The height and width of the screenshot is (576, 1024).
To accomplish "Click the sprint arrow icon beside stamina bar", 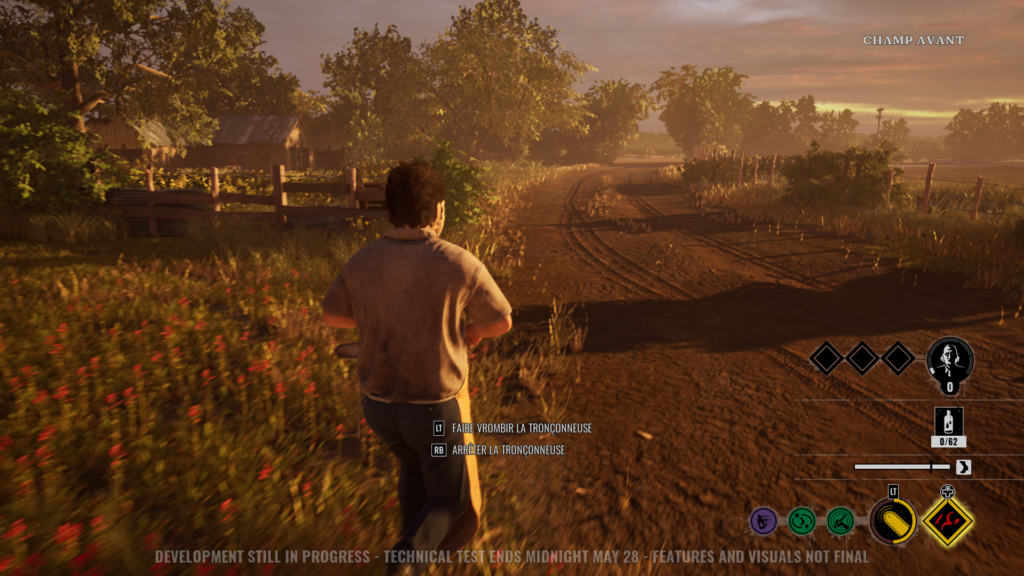I will point(963,467).
